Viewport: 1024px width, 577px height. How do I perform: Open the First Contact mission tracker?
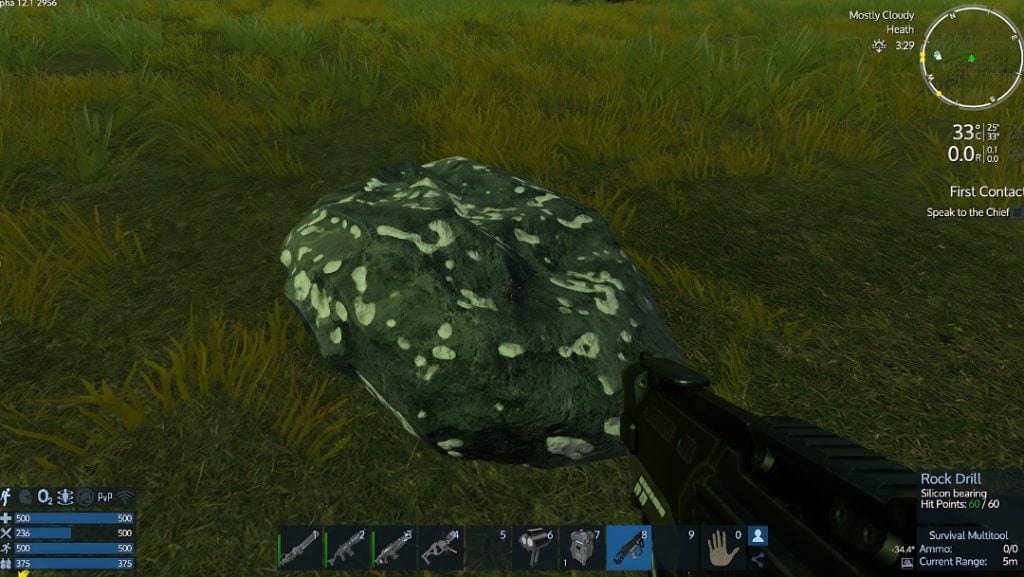pyautogui.click(x=986, y=191)
